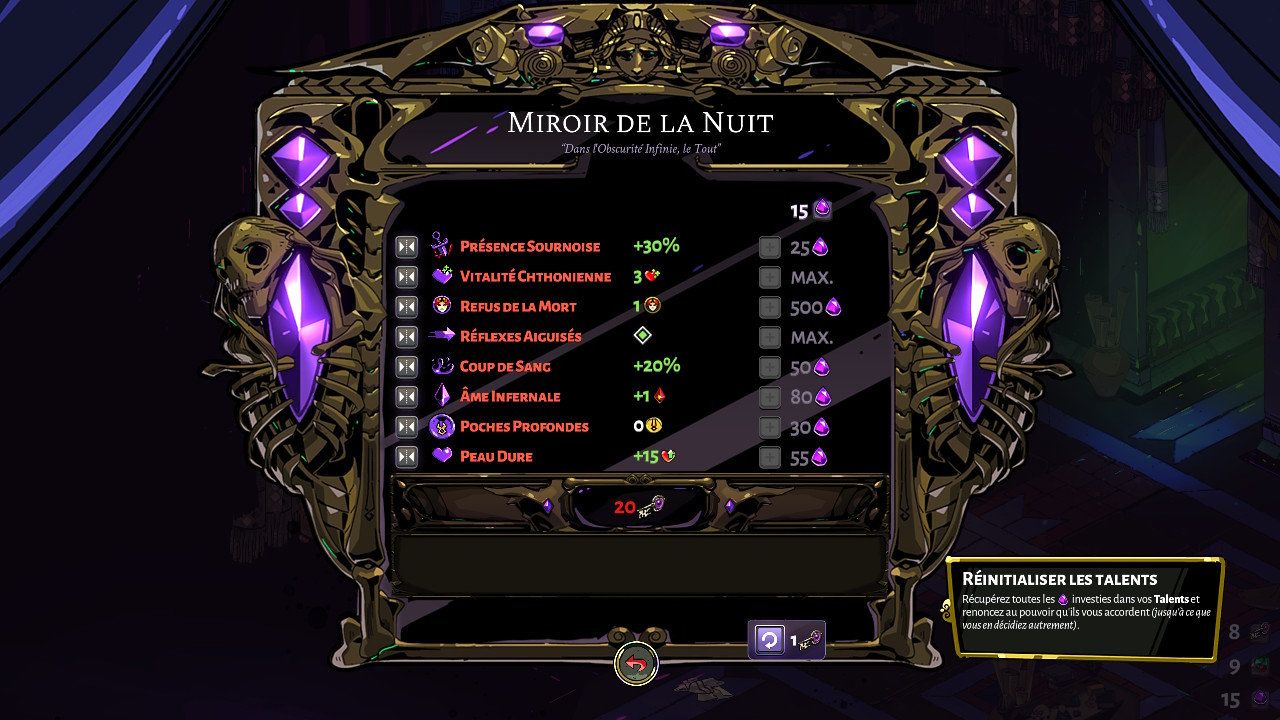Viewport: 1280px width, 720px height.
Task: Purchase the Poches Profondes upgrade for 30
Action: 769,428
